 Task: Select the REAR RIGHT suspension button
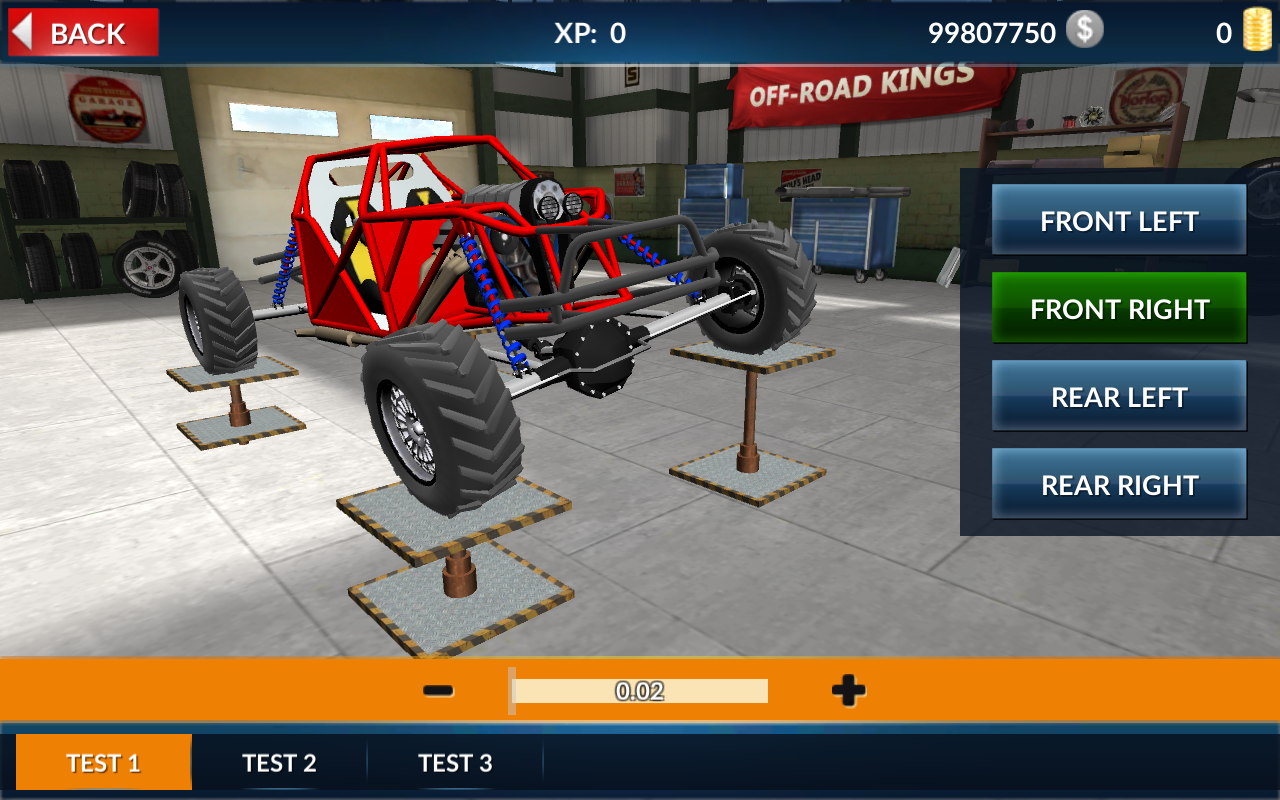point(1118,483)
